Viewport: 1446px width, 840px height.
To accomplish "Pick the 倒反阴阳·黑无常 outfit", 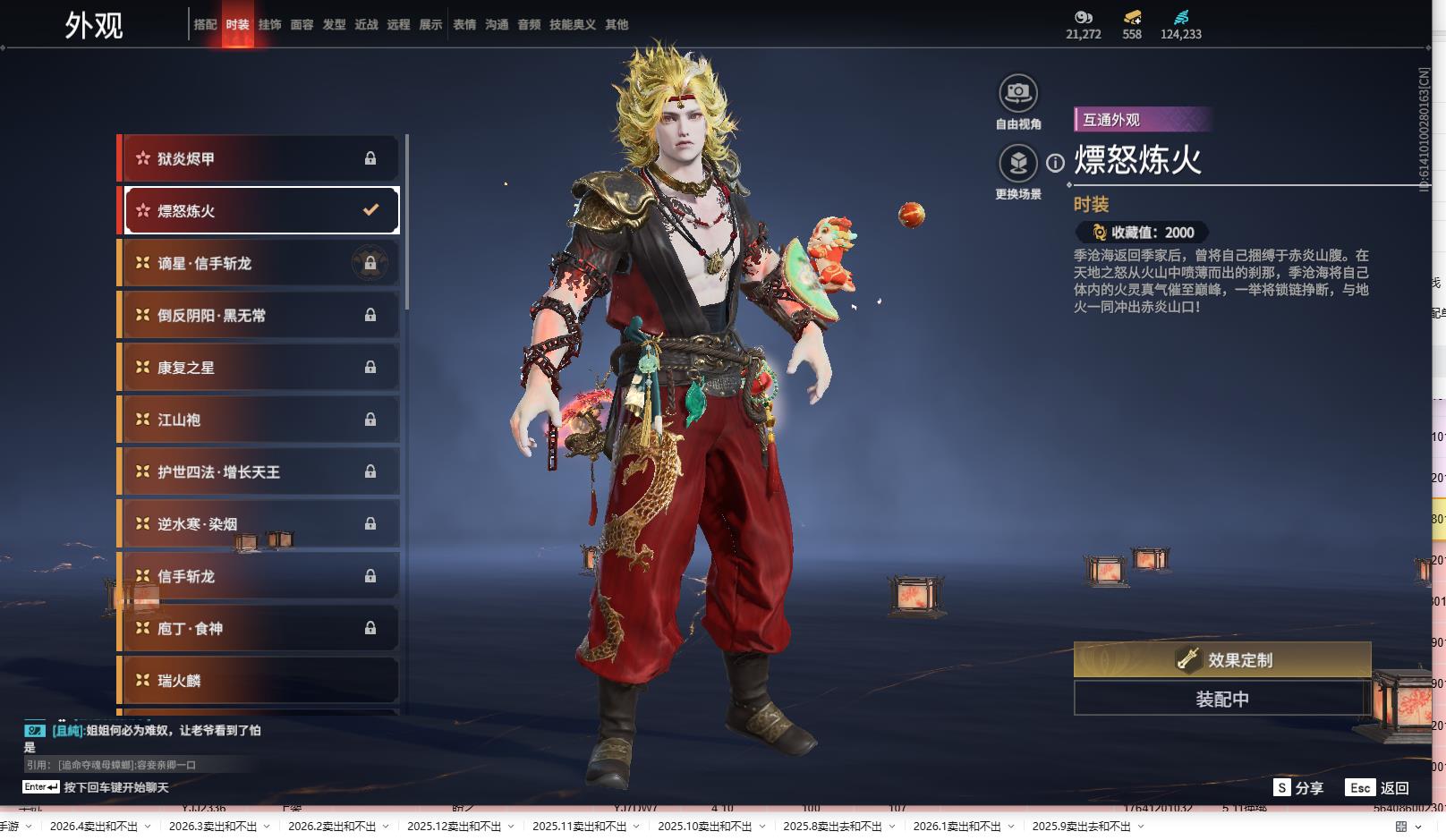I will pos(259,315).
